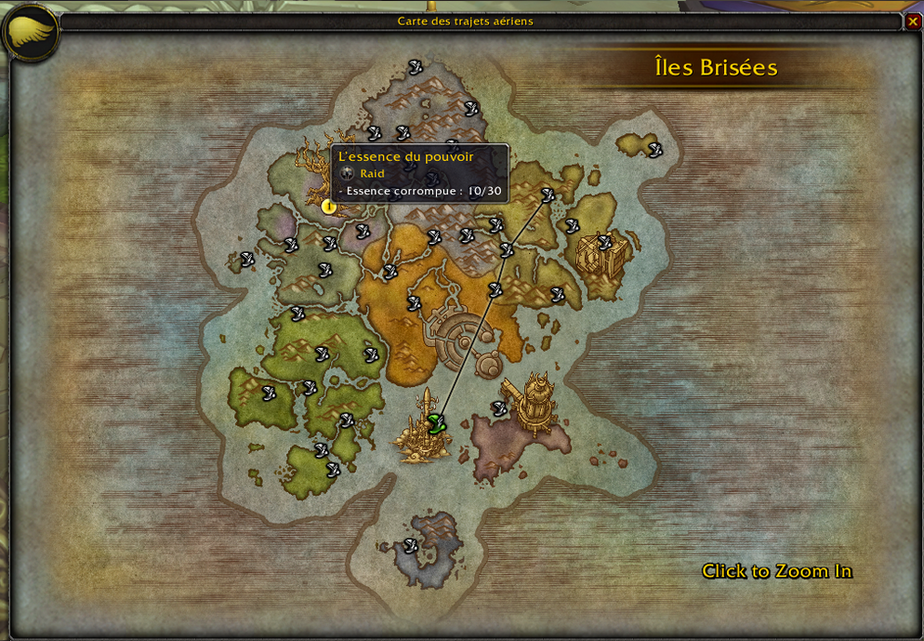Choose the flight point on the southern island
This screenshot has height=641, width=924.
pos(410,545)
